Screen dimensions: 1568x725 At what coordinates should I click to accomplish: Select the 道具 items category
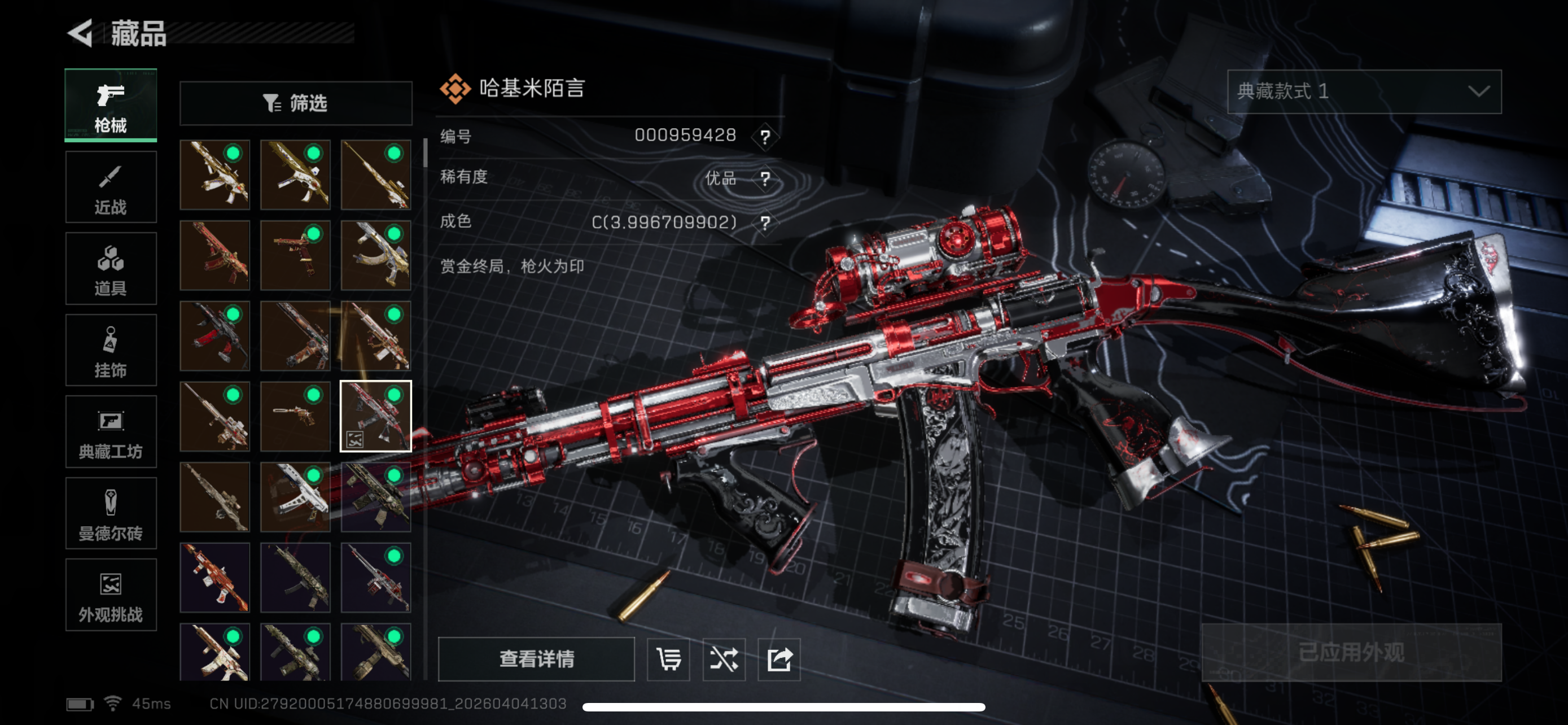pos(111,268)
